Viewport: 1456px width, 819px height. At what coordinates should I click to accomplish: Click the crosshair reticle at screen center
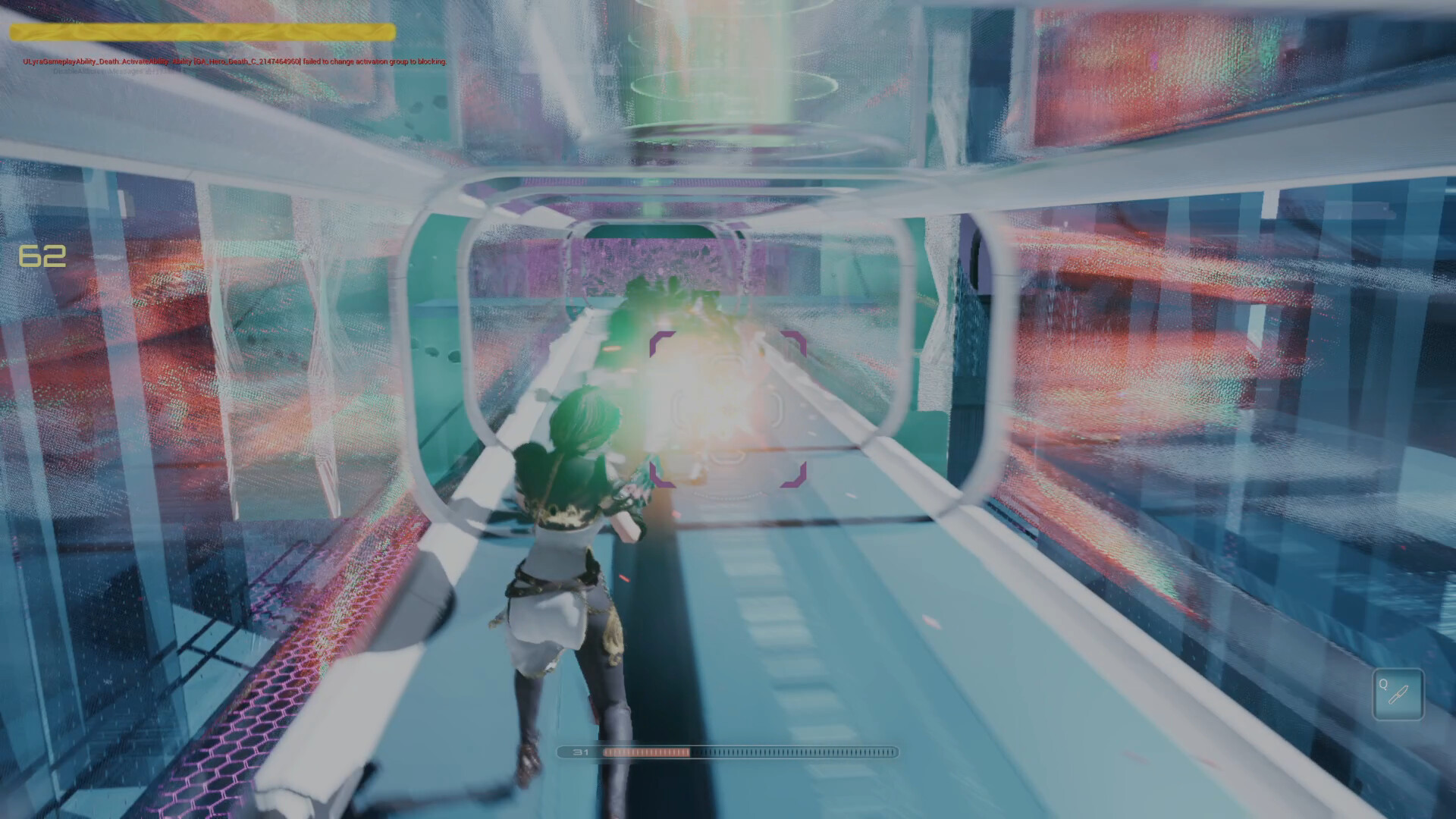(728, 409)
